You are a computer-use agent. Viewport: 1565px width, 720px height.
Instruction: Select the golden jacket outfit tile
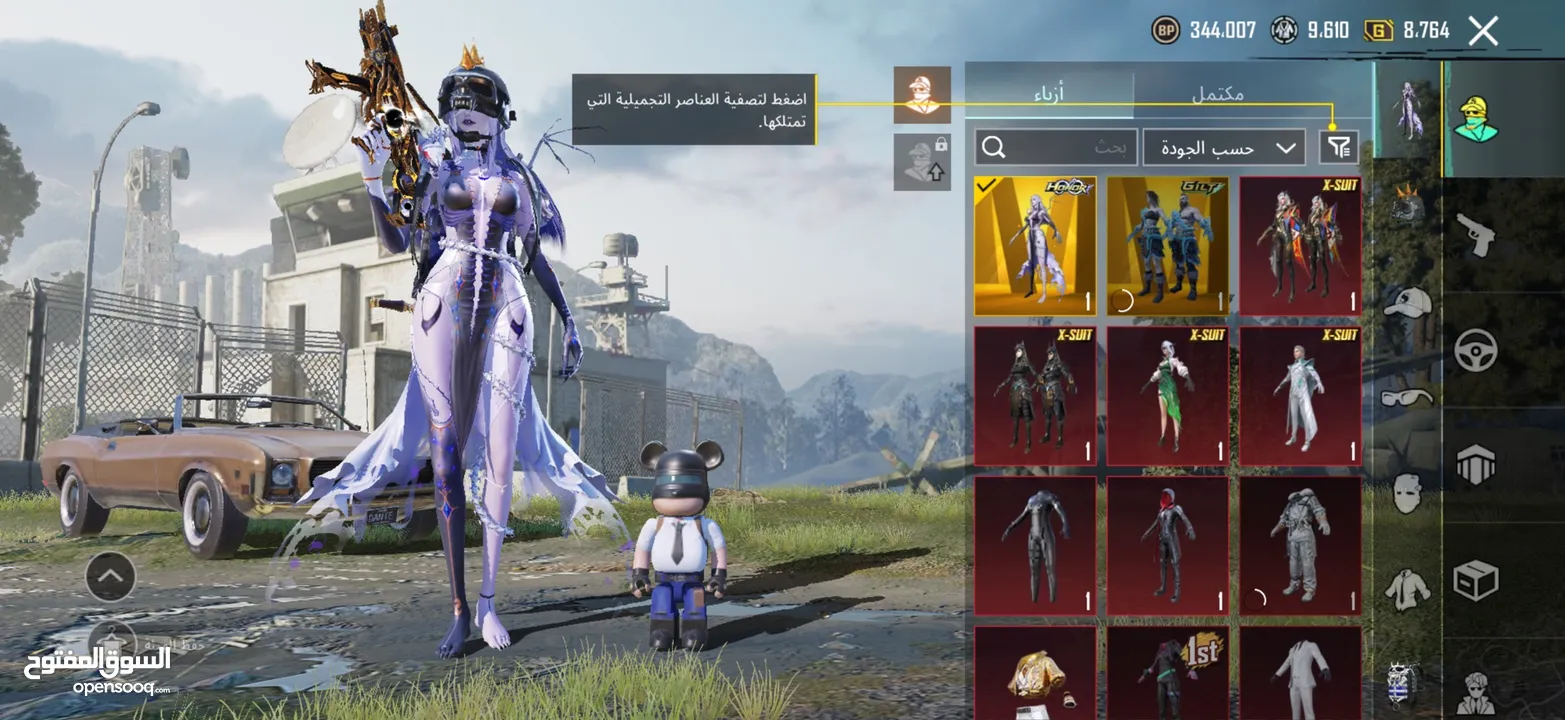pyautogui.click(x=1035, y=674)
